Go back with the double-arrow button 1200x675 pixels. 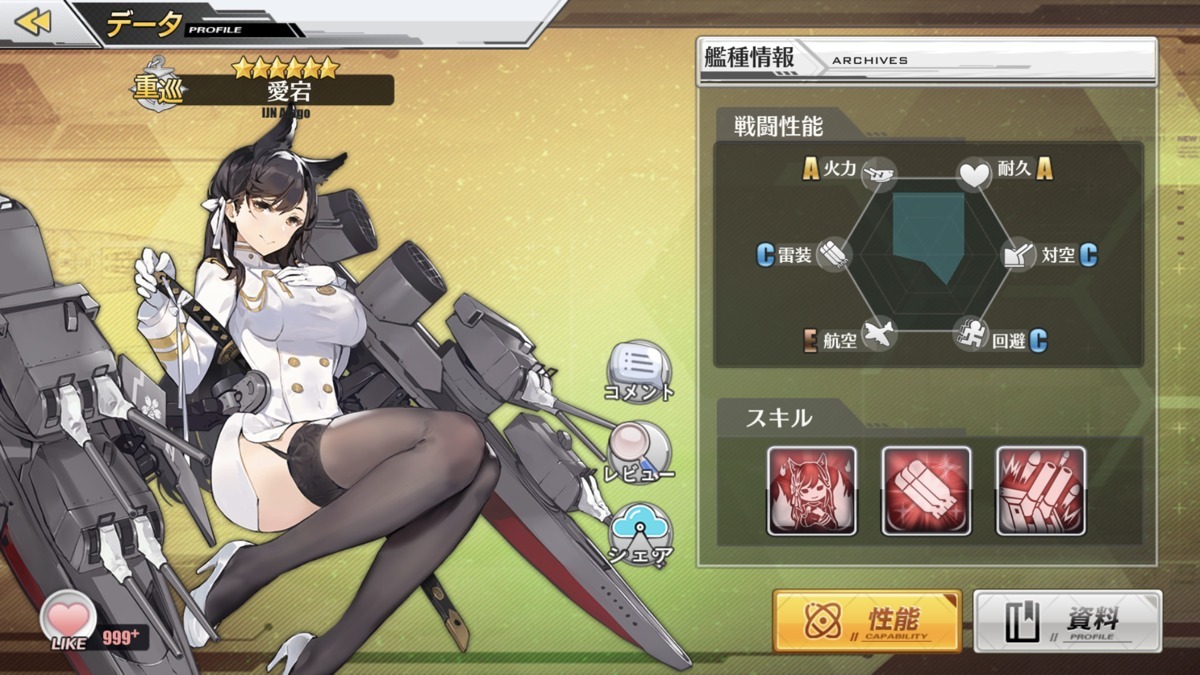pyautogui.click(x=33, y=22)
